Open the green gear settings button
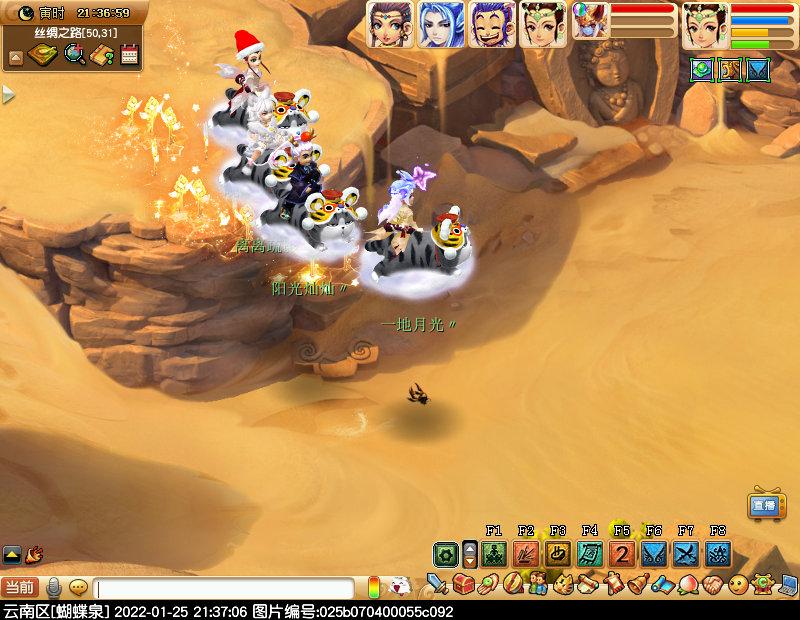 (445, 554)
